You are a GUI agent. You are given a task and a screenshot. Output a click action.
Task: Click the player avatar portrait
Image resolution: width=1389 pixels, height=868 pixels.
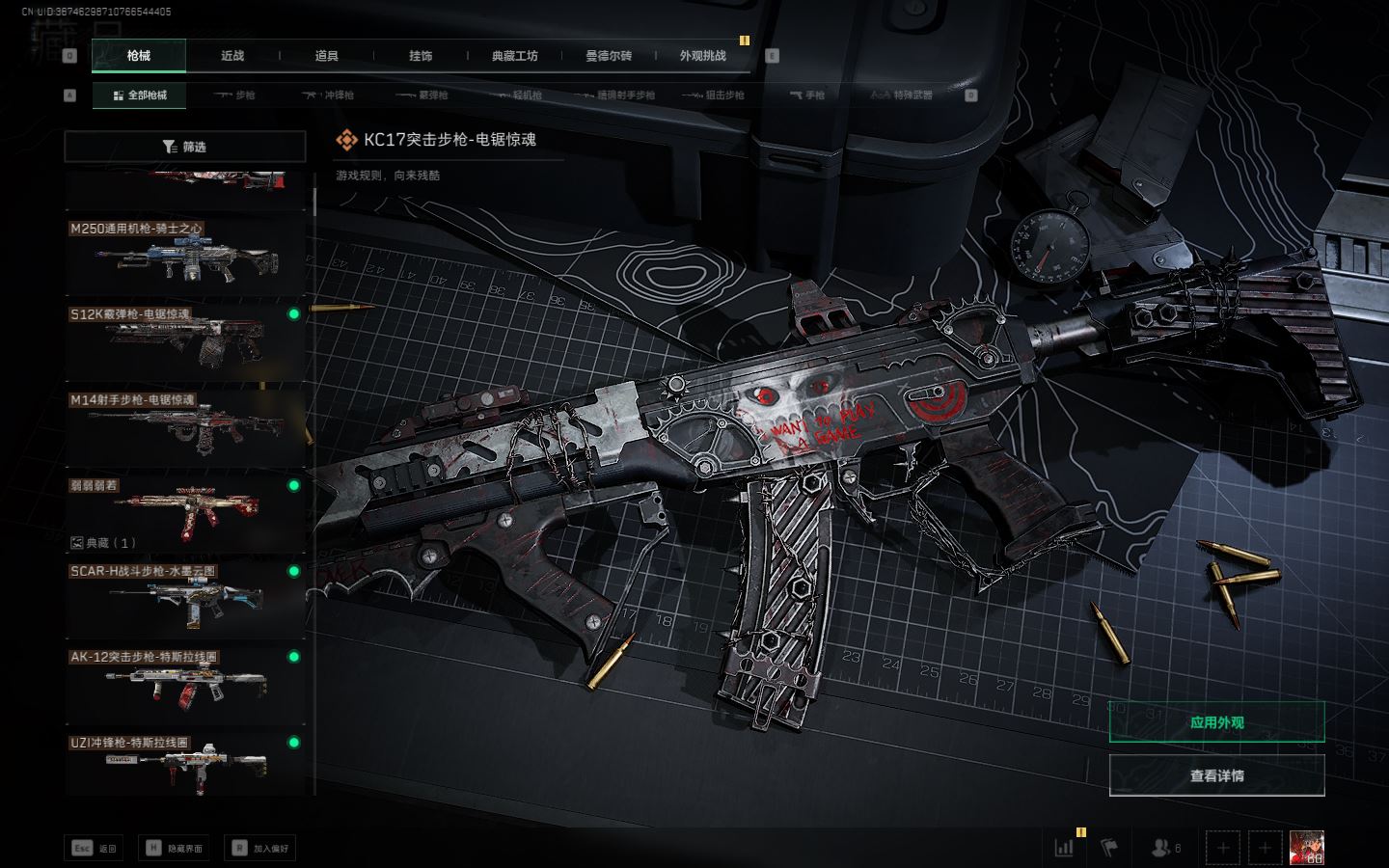(x=1307, y=848)
